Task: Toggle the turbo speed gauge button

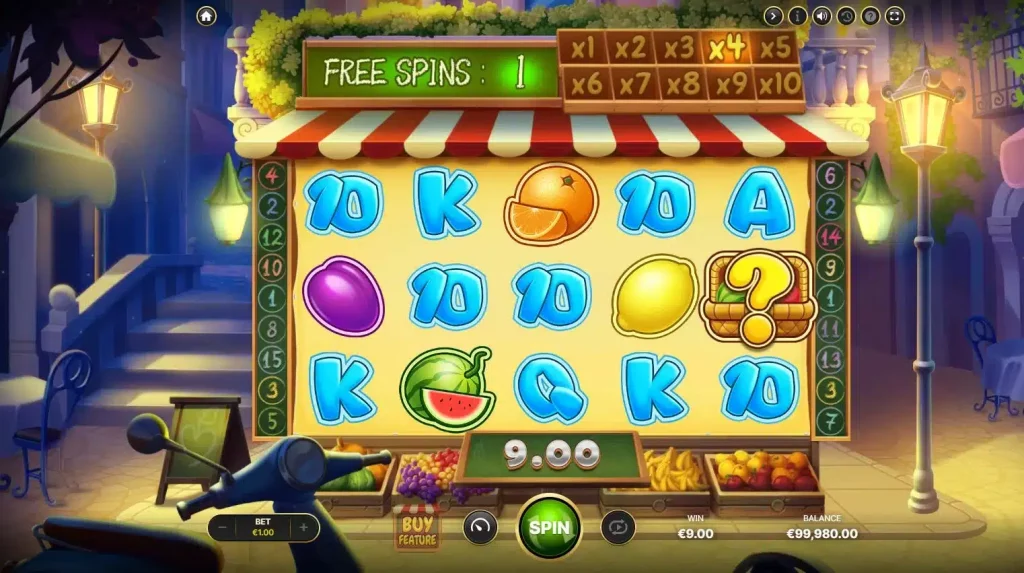Action: click(480, 527)
